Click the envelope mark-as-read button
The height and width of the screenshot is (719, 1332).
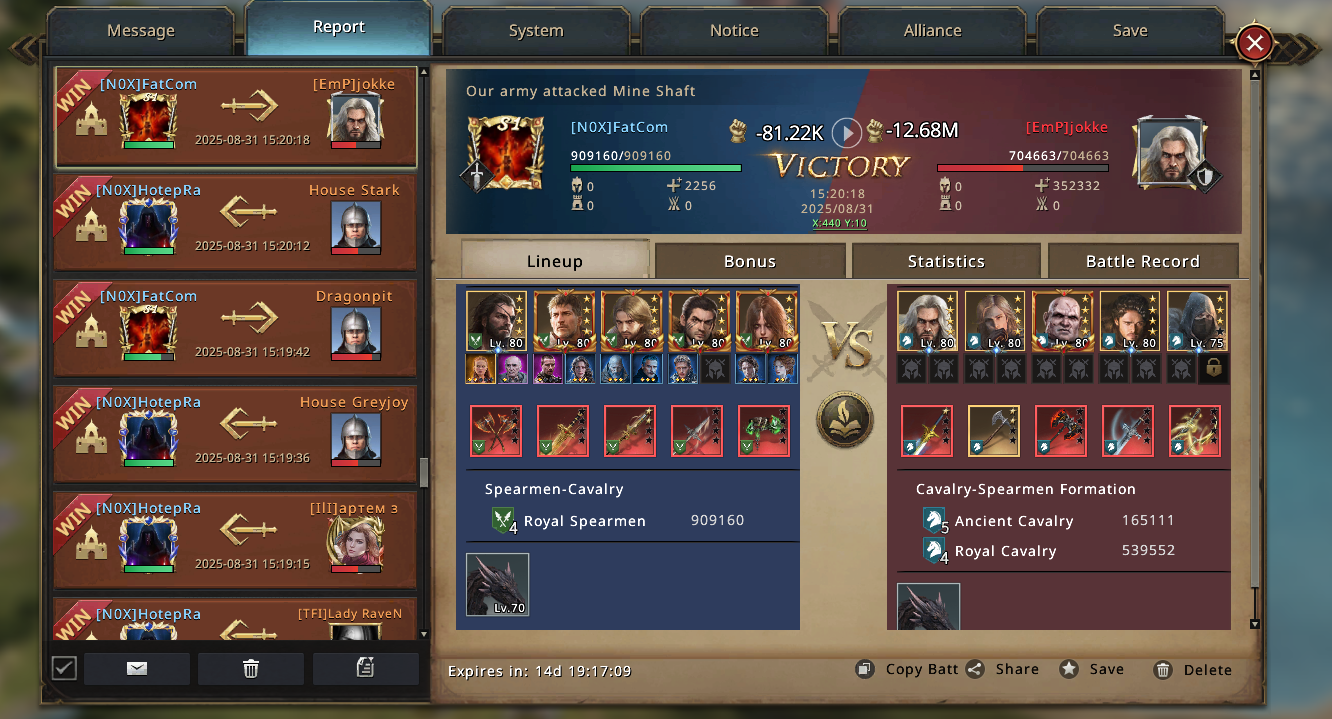[137, 669]
